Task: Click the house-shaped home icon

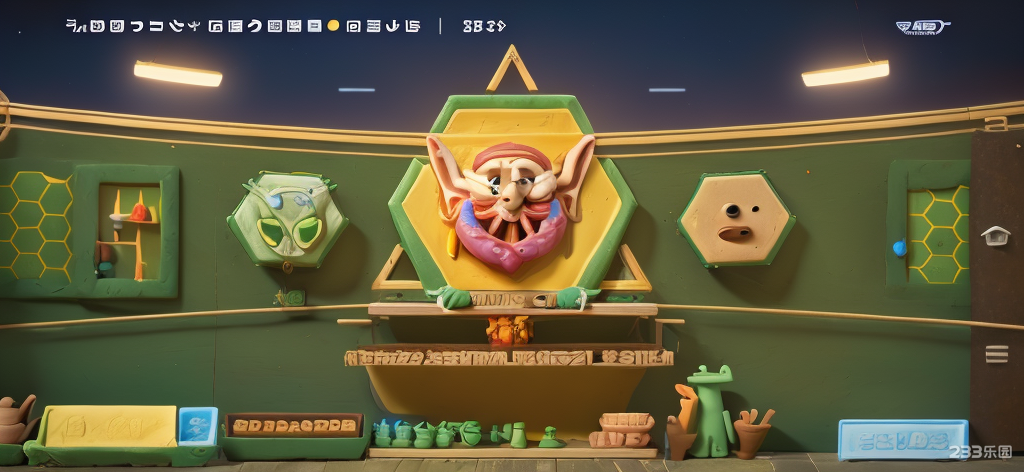Action: pyautogui.click(x=995, y=235)
